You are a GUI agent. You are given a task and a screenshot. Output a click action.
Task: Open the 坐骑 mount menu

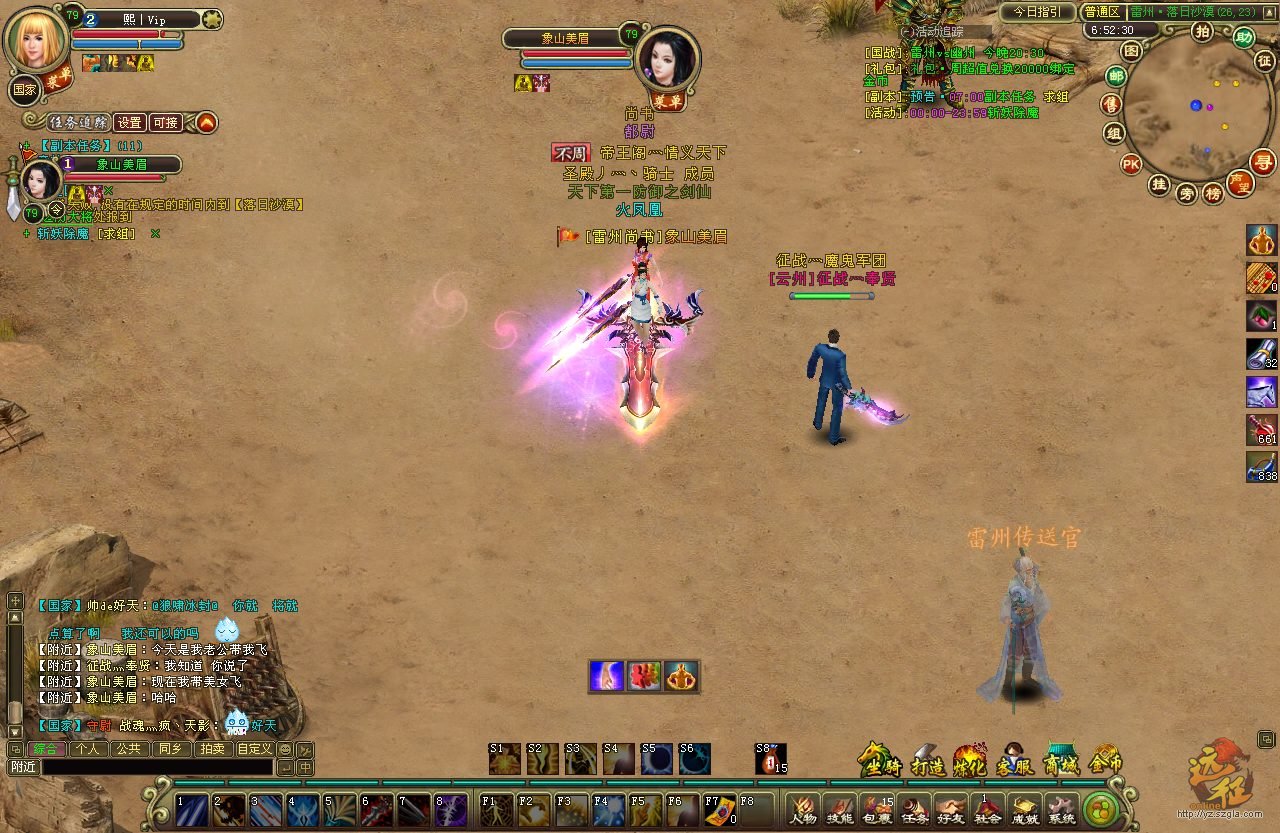[x=879, y=762]
